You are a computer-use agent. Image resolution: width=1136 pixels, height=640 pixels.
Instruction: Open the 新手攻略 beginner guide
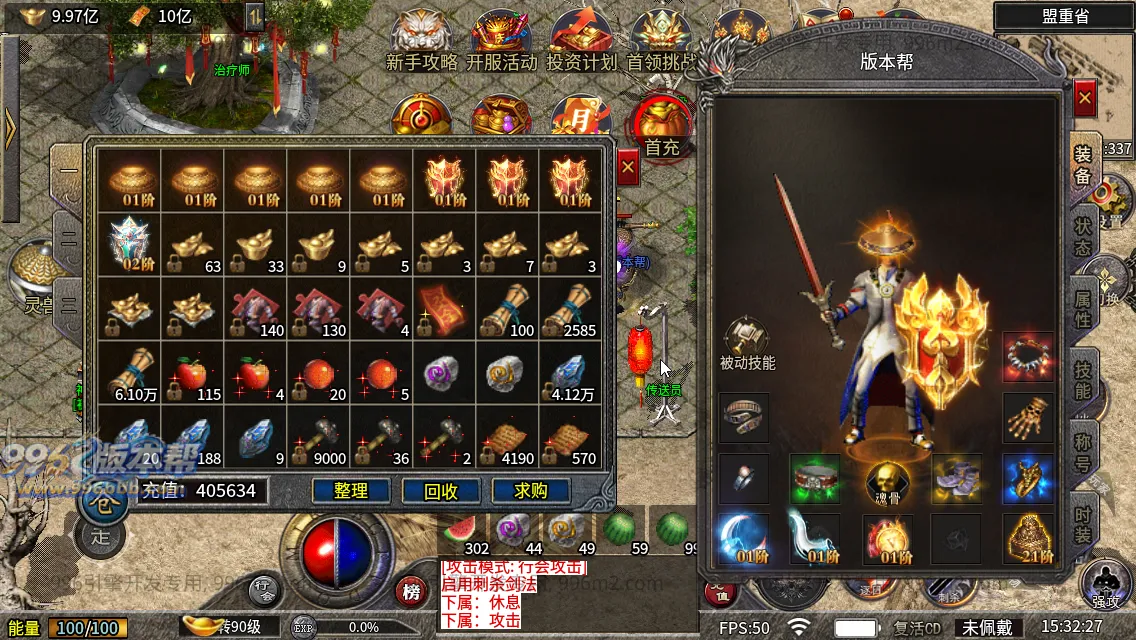point(421,40)
